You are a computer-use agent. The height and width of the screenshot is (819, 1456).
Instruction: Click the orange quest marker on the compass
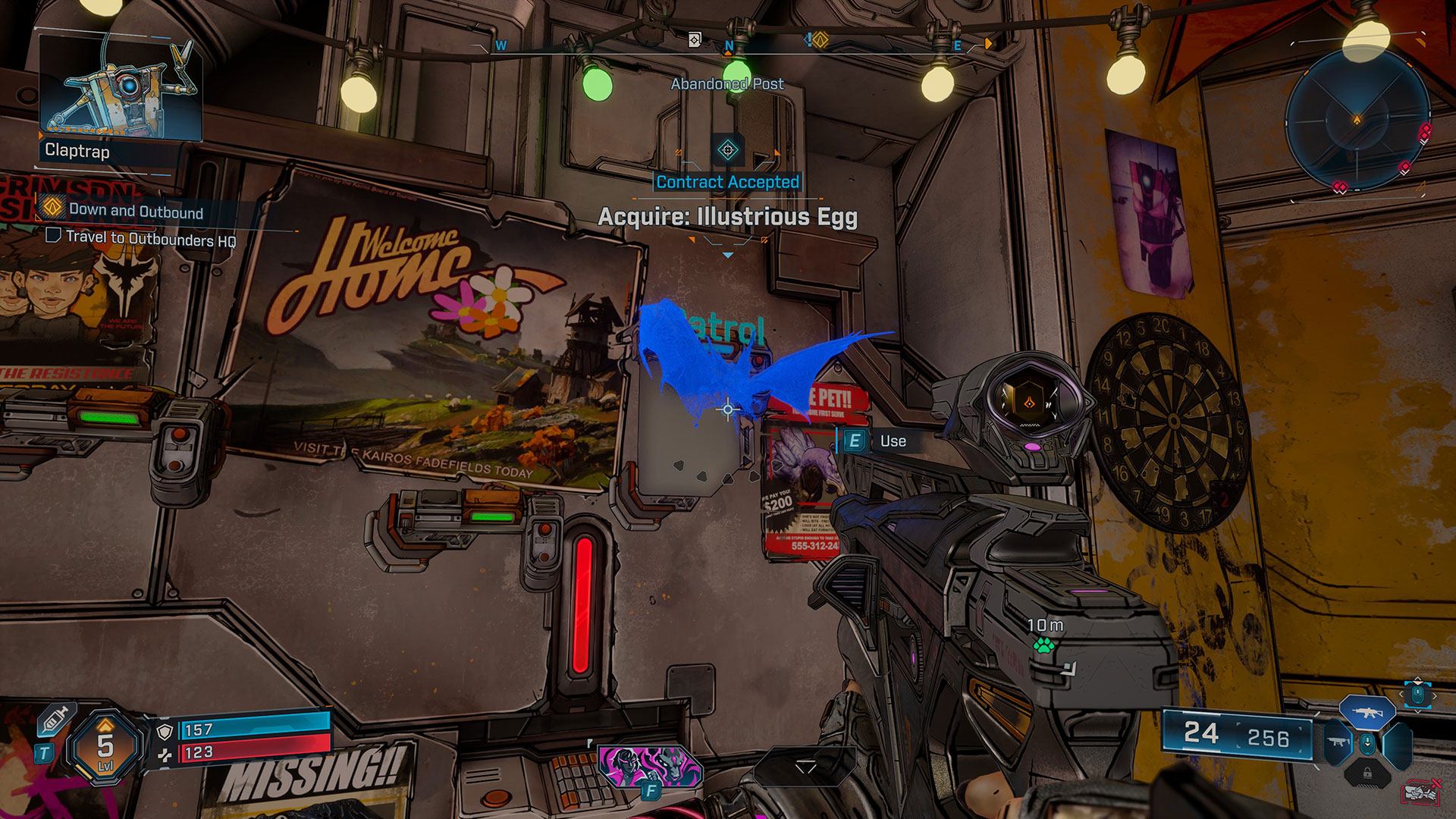(x=820, y=40)
